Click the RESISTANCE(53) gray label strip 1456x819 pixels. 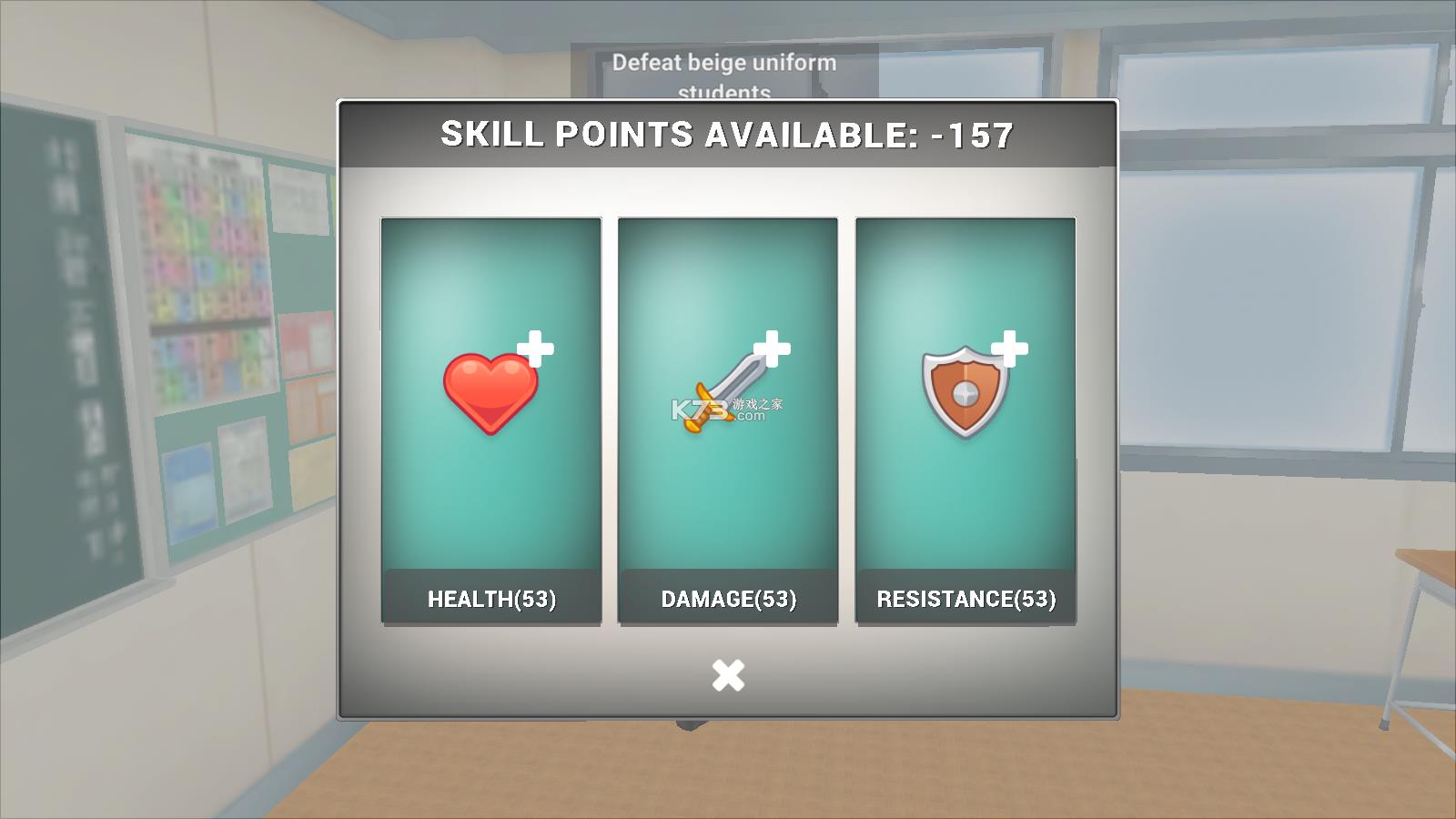tap(966, 599)
